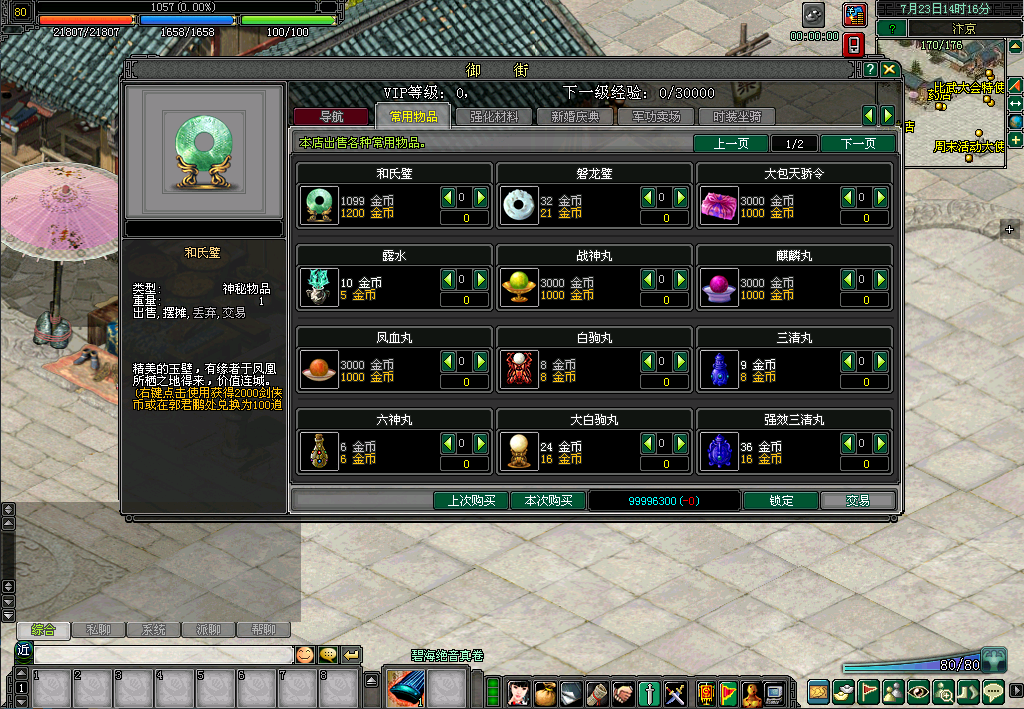The image size is (1024, 709).
Task: Confirm with the 交易 button
Action: (x=857, y=501)
